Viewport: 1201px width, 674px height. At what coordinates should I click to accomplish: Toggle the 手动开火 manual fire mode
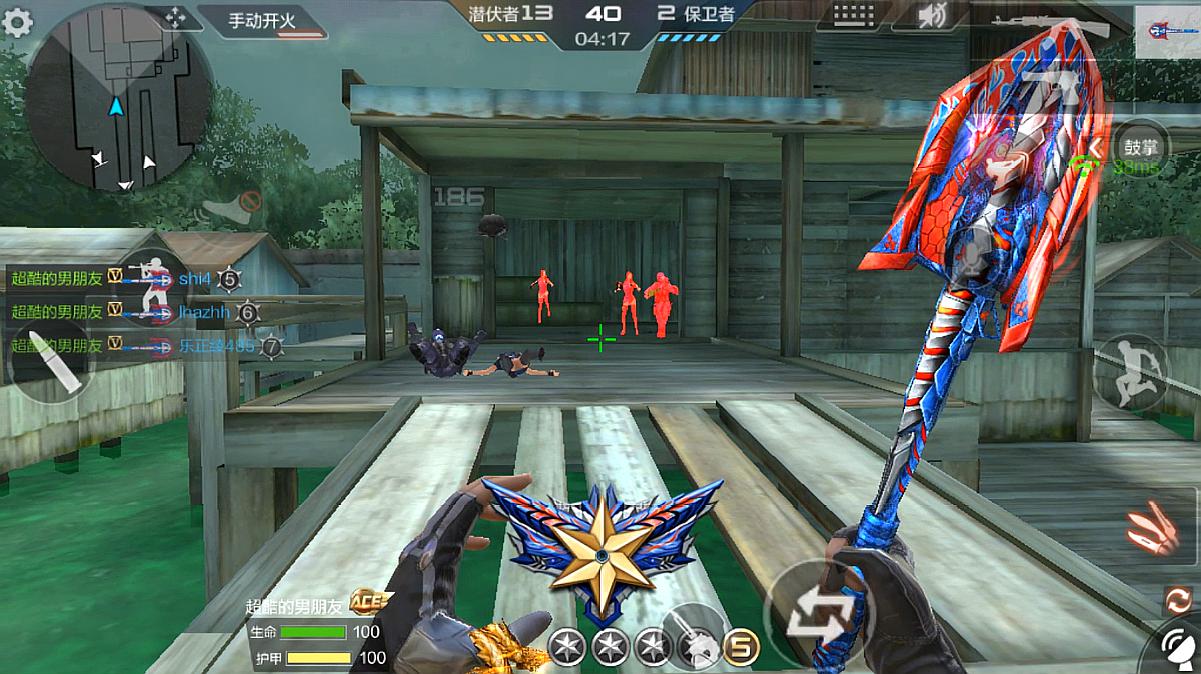click(x=263, y=20)
